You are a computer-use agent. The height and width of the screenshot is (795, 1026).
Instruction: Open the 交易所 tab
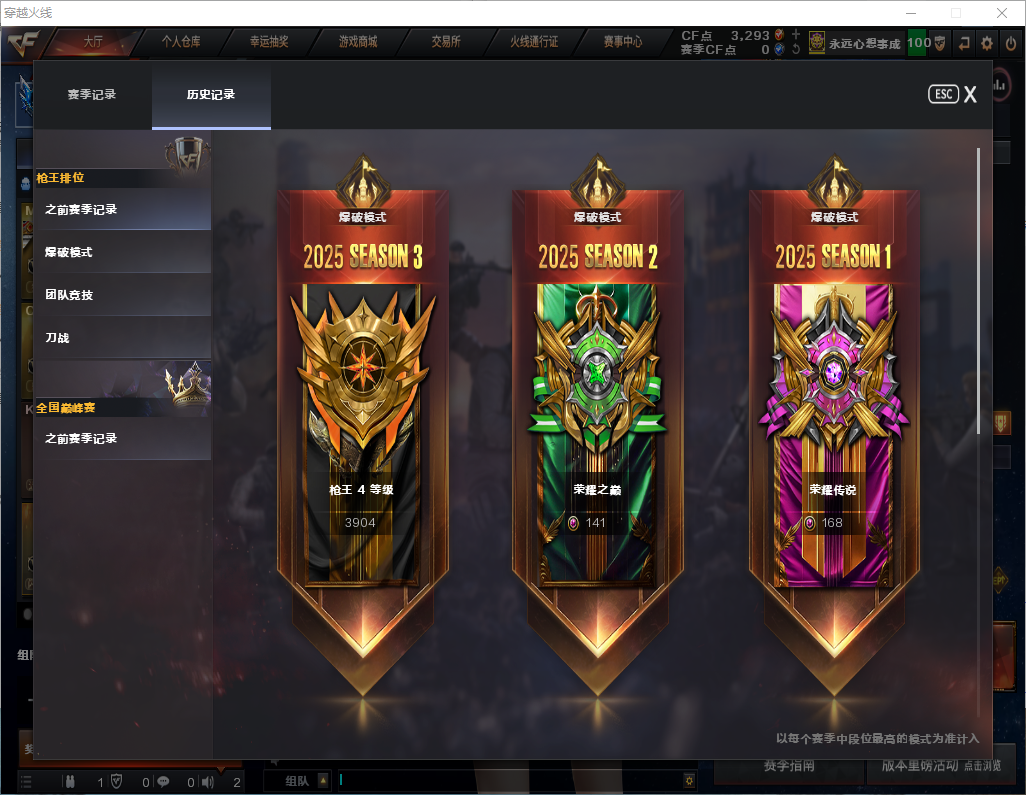[x=446, y=42]
